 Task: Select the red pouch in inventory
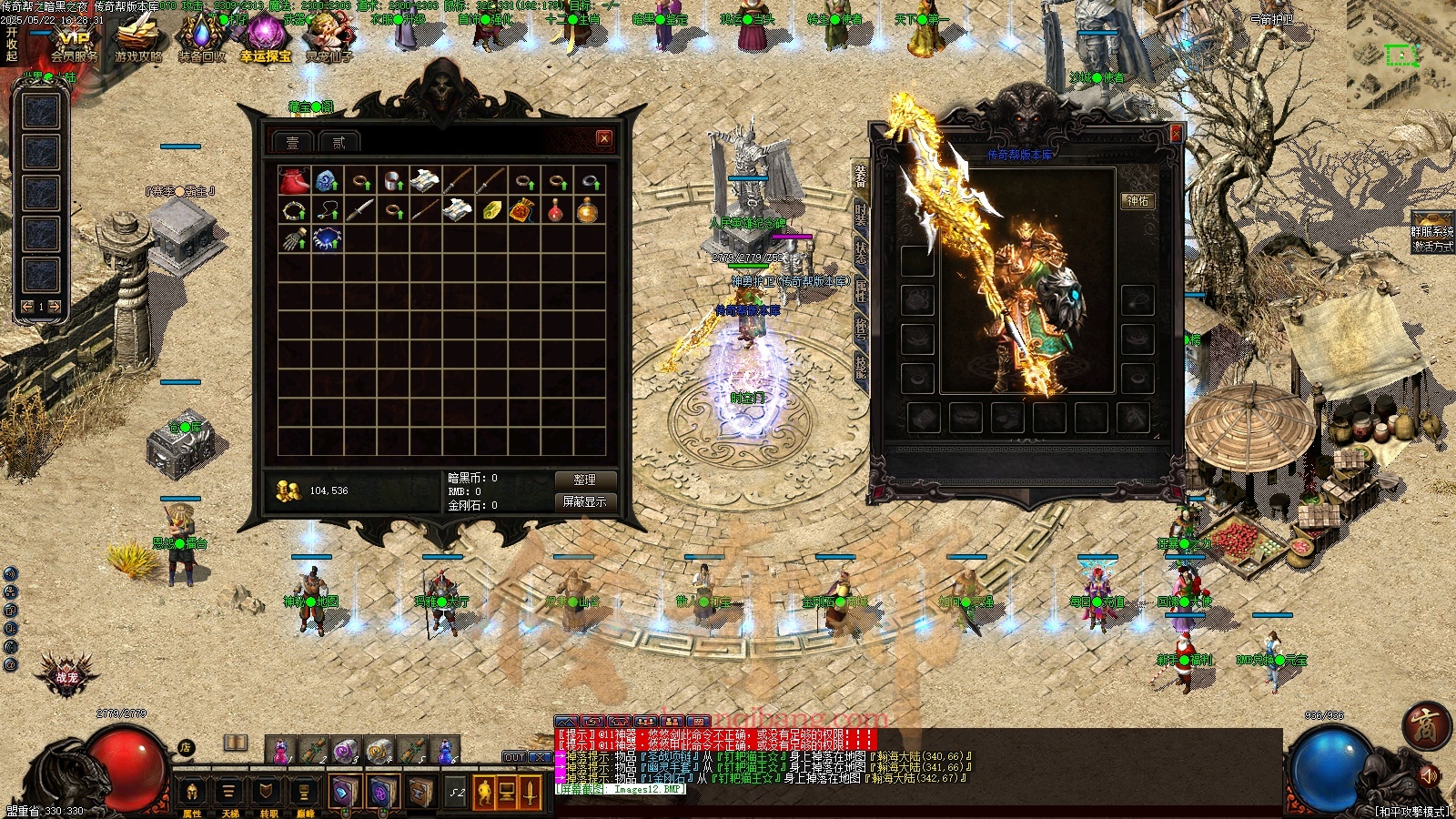tap(293, 181)
